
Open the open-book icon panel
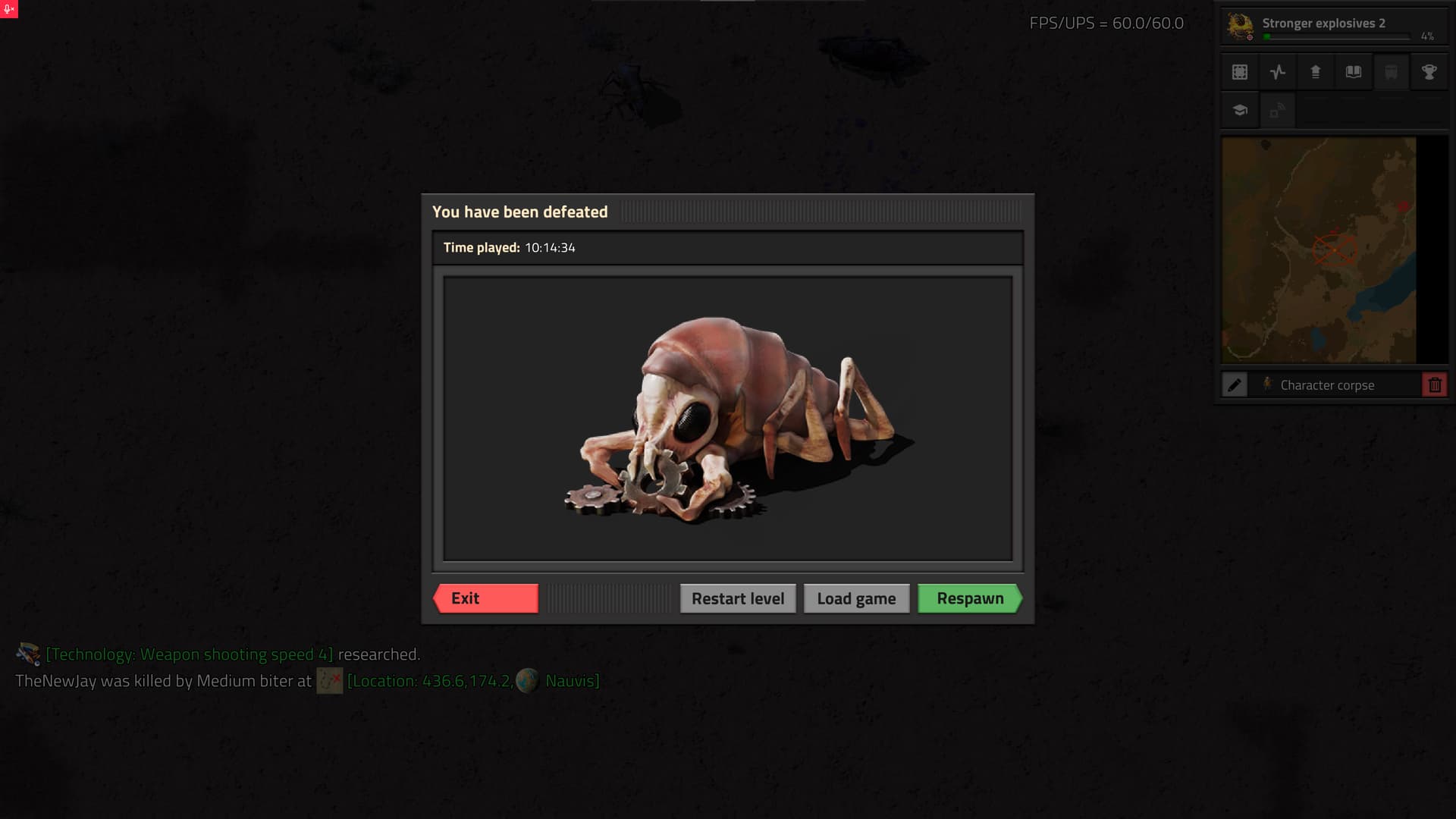coord(1354,72)
